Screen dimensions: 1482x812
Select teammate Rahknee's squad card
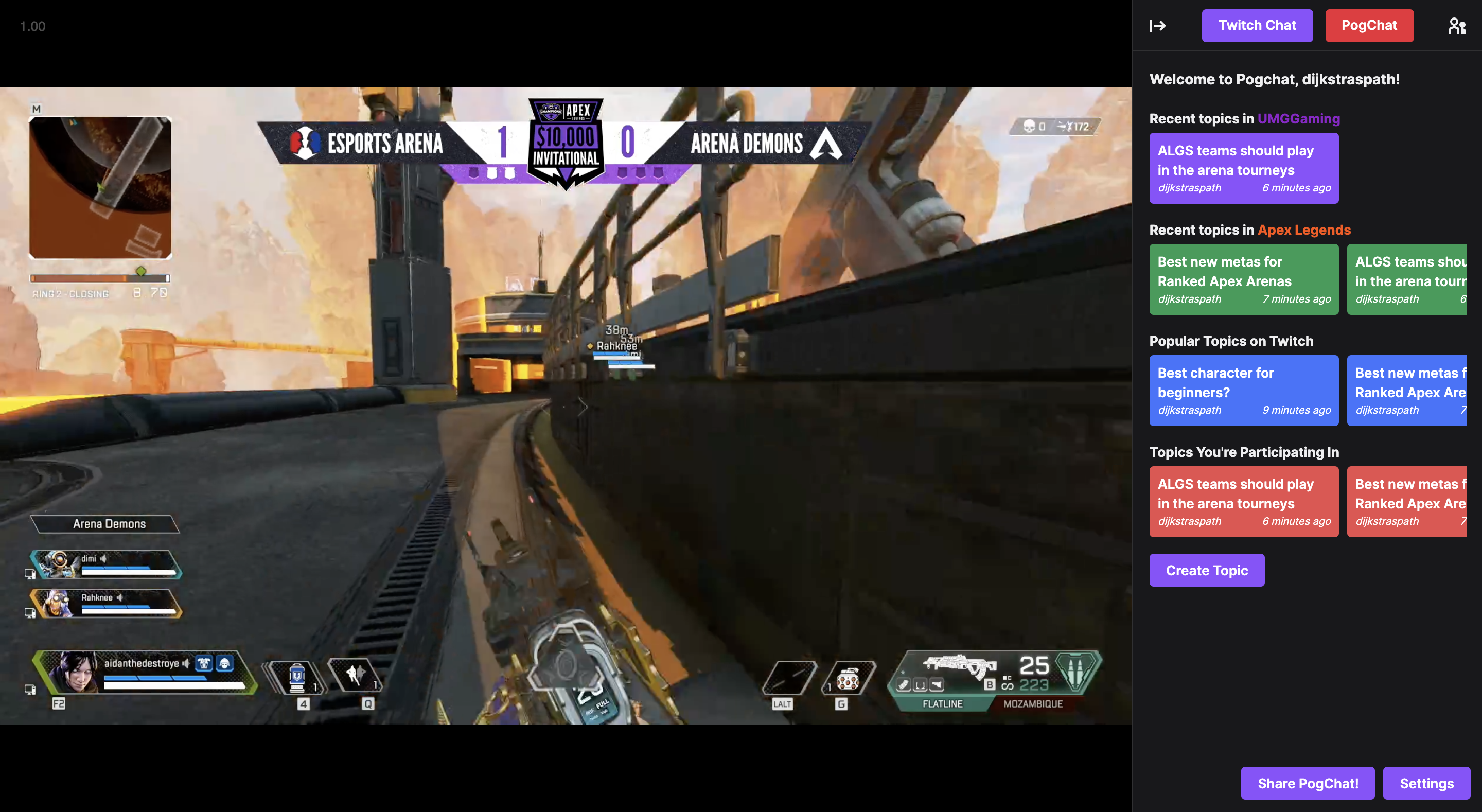pos(107,603)
